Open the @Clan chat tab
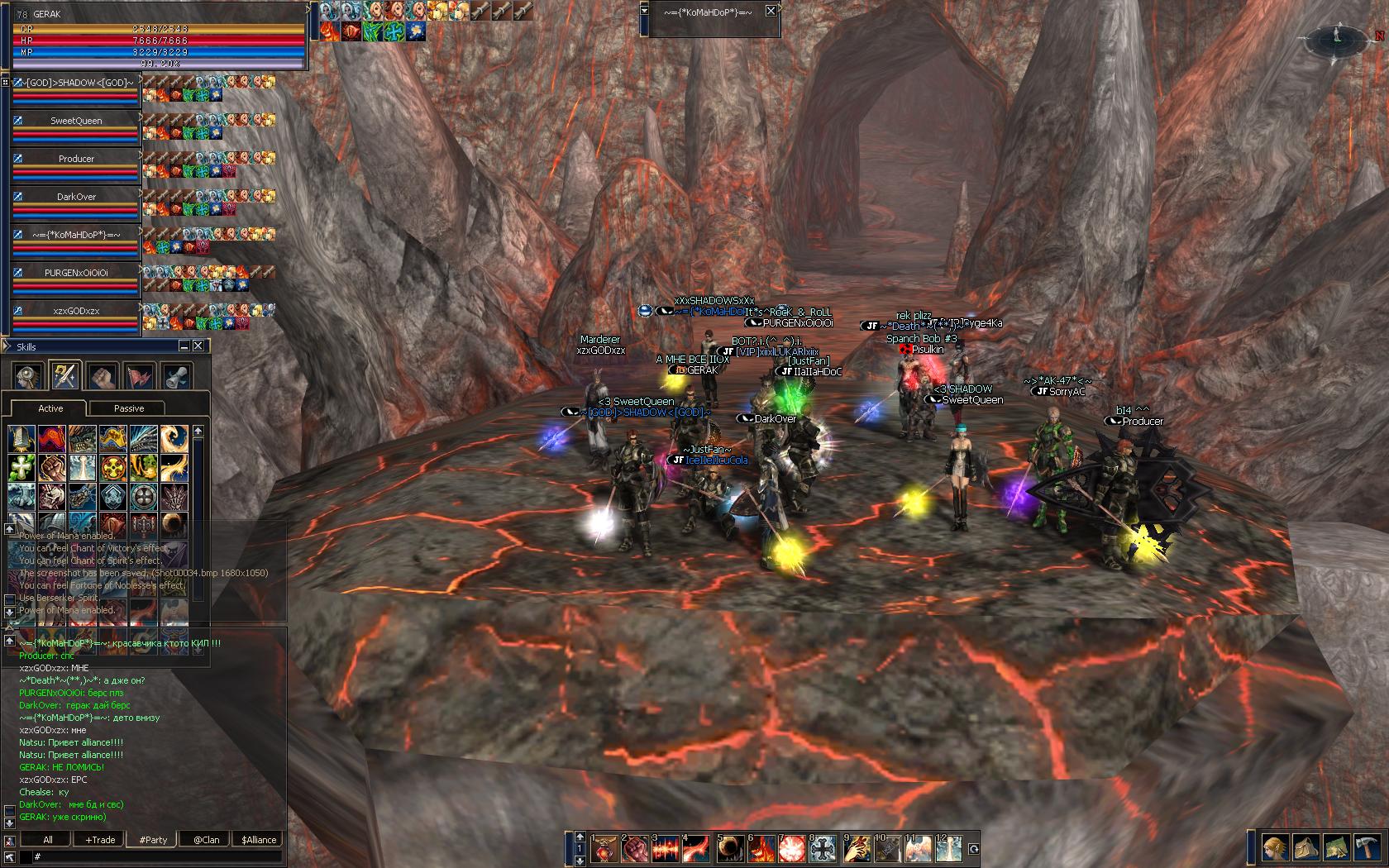This screenshot has height=868, width=1389. point(206,840)
